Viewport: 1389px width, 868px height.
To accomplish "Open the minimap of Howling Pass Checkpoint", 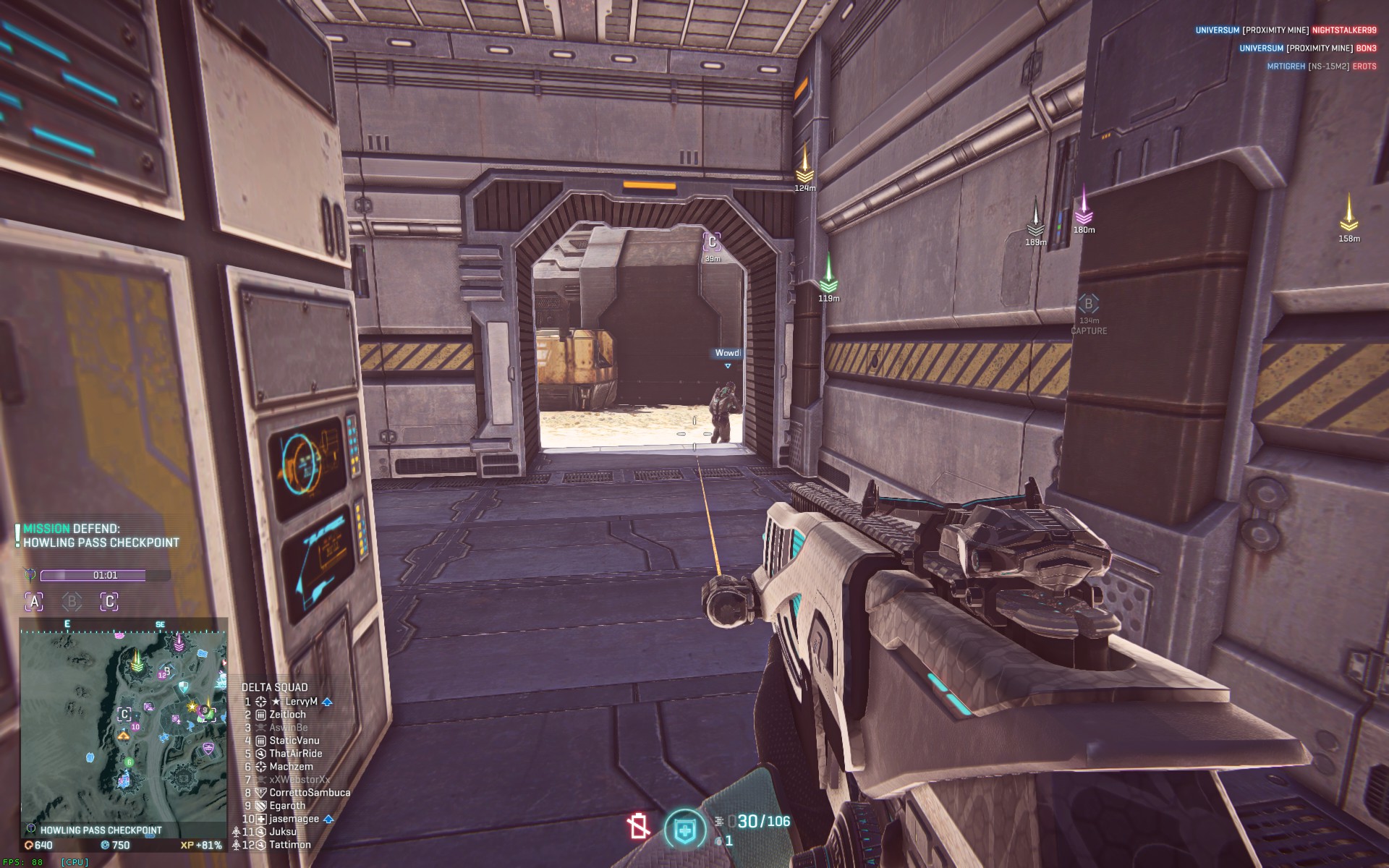I will coord(123,723).
